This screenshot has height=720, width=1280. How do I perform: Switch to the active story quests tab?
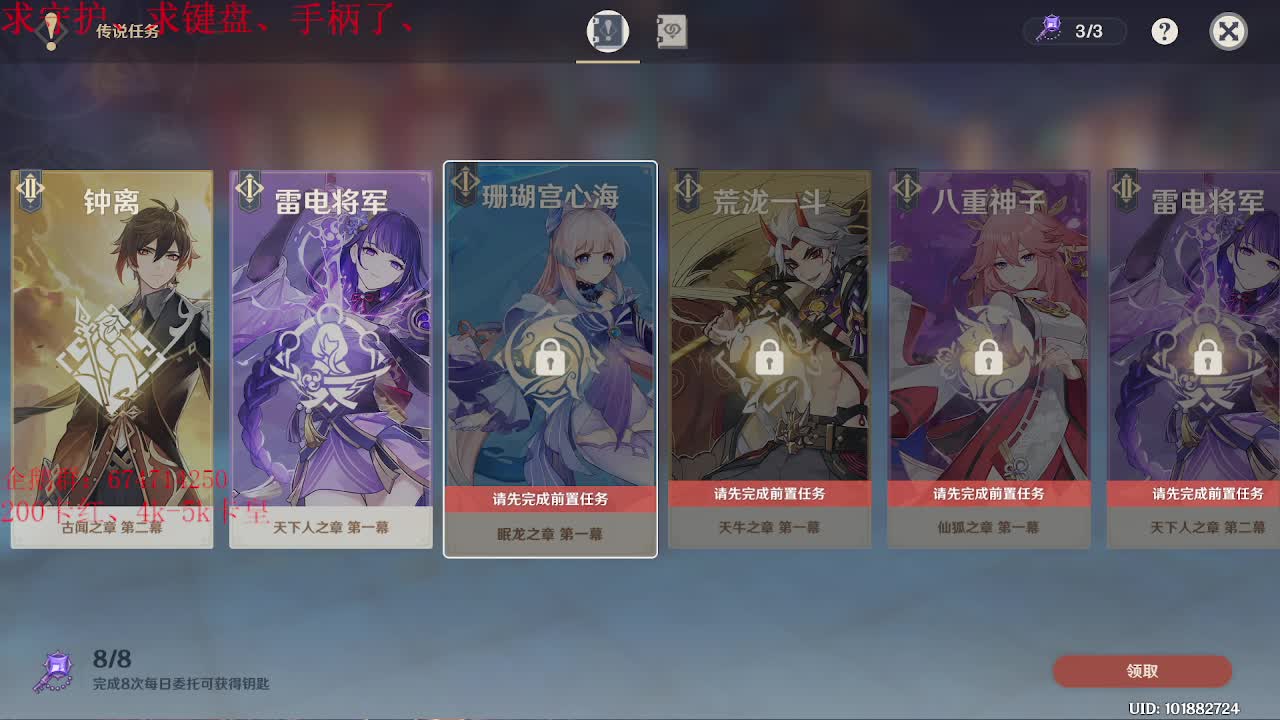[607, 31]
